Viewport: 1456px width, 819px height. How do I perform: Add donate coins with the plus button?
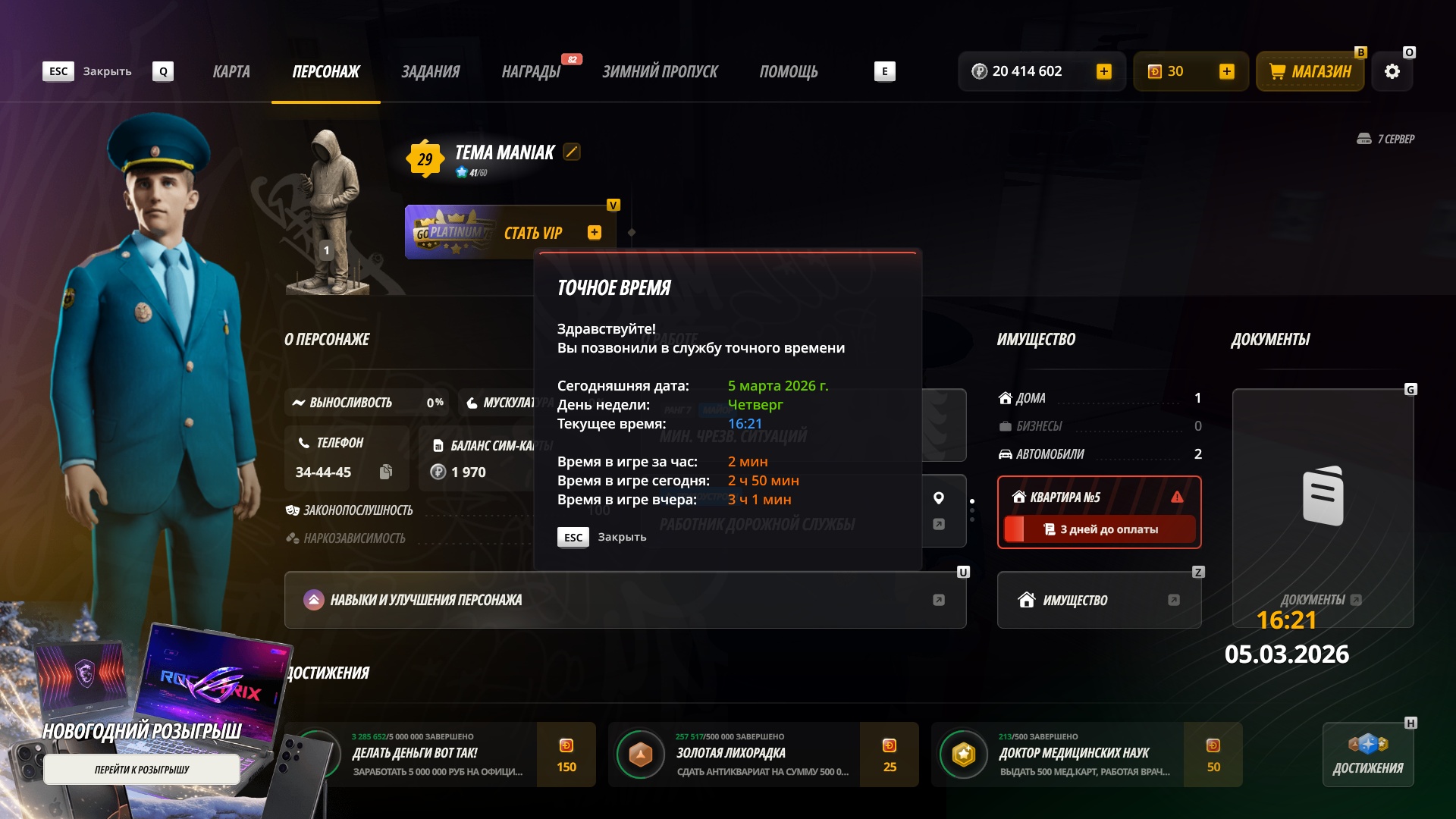pos(1226,72)
